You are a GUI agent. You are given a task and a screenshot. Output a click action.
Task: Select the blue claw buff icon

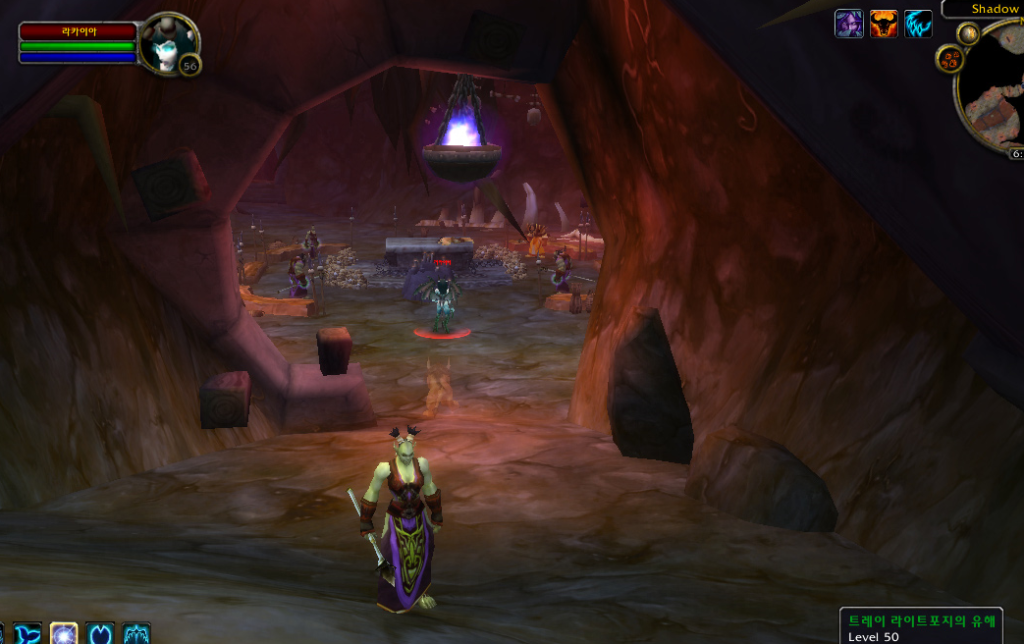pos(918,24)
